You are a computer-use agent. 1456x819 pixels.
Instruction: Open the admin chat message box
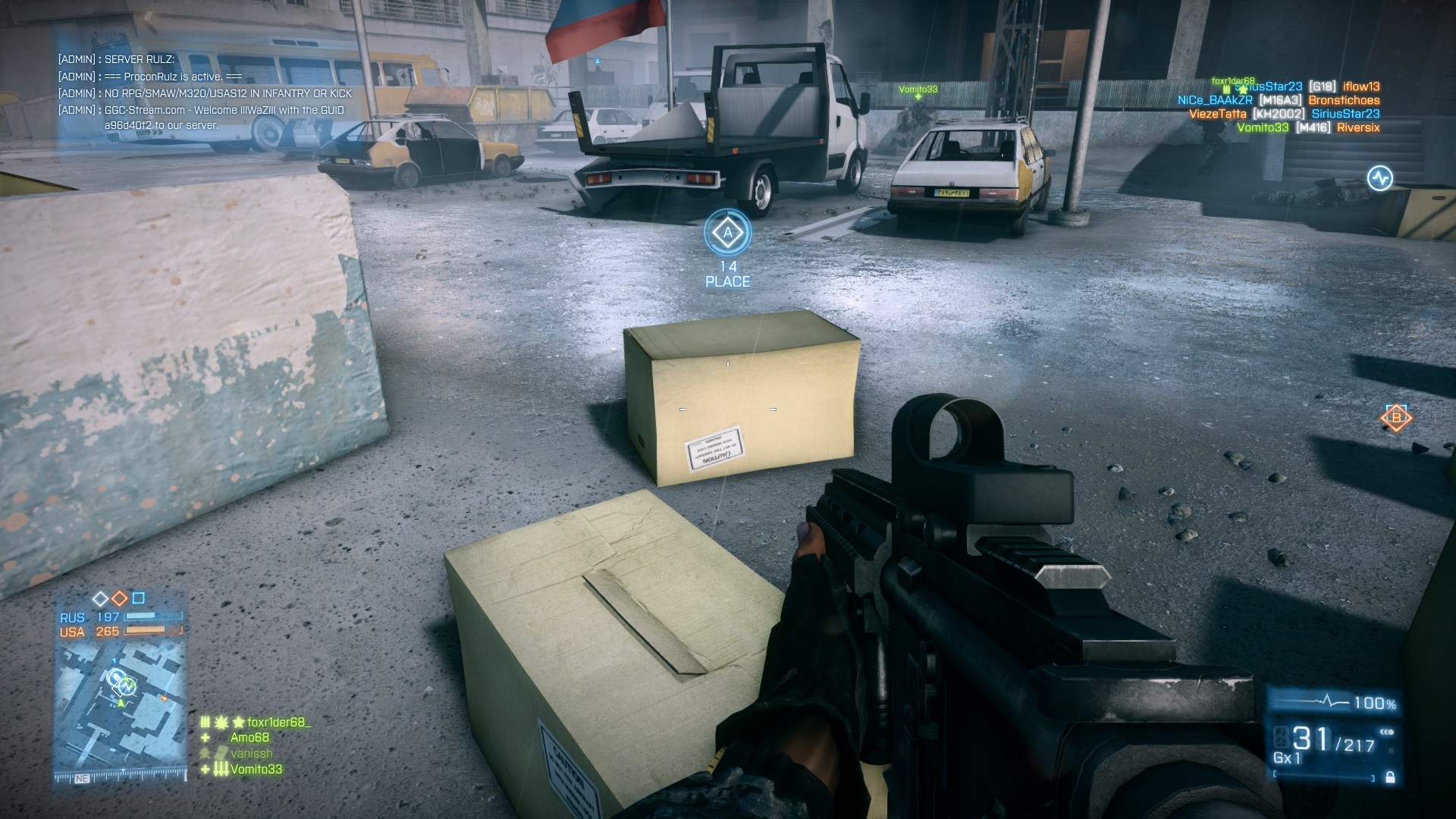(206, 93)
